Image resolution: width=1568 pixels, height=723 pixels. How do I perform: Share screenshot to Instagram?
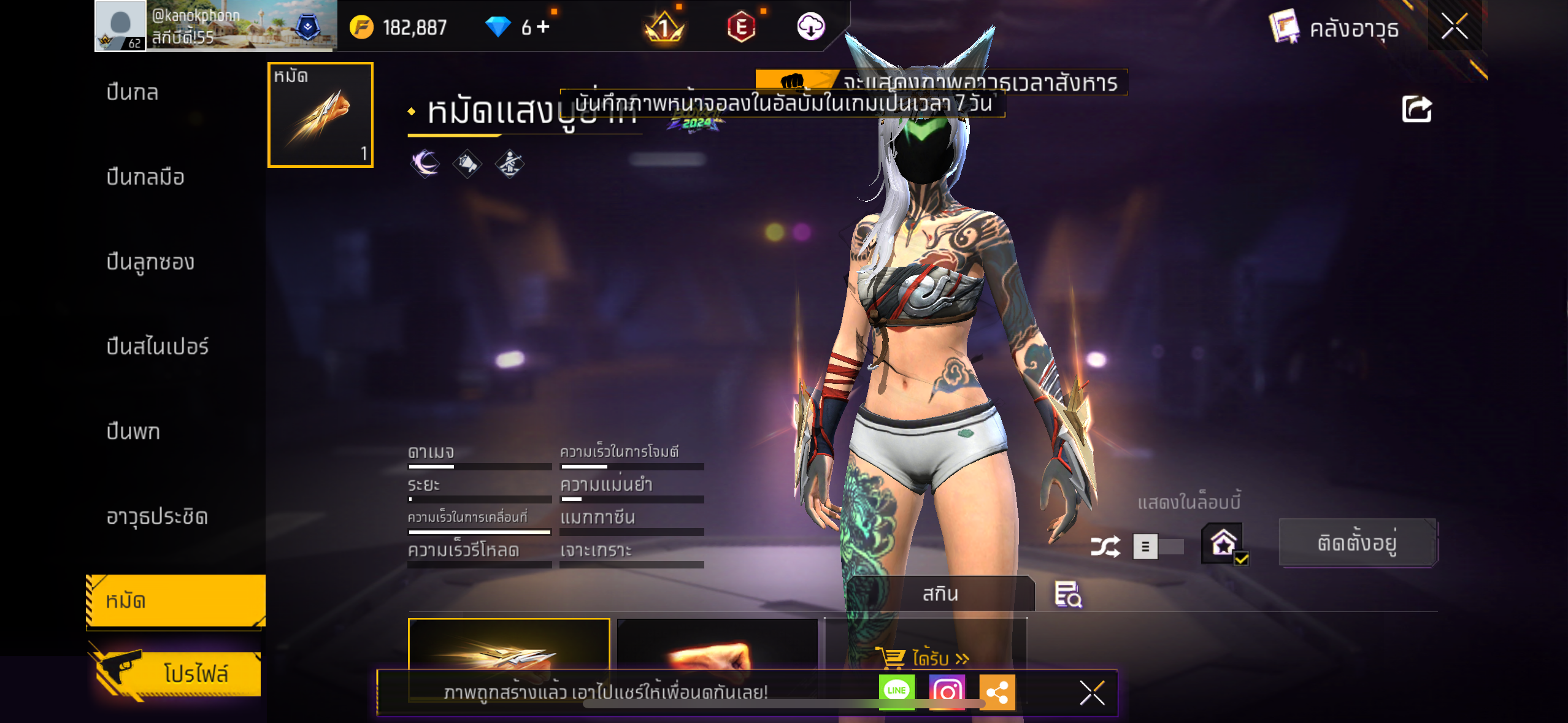947,692
